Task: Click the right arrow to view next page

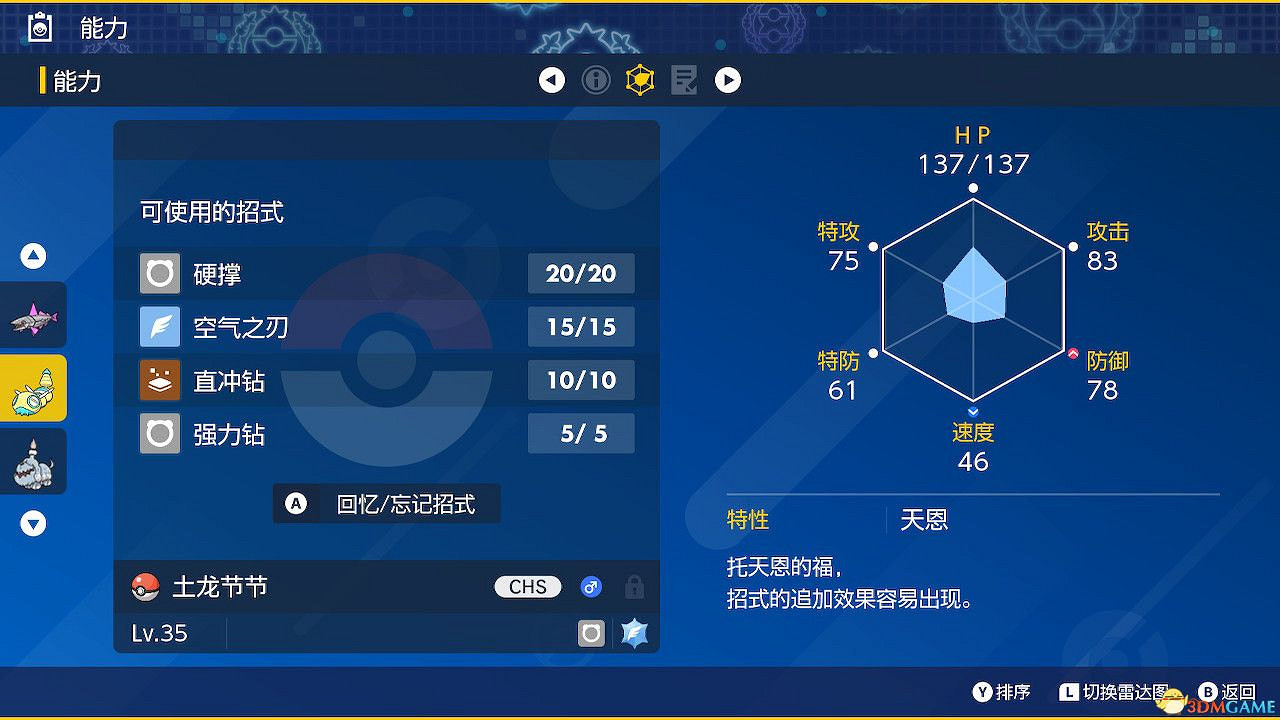Action: pos(728,80)
